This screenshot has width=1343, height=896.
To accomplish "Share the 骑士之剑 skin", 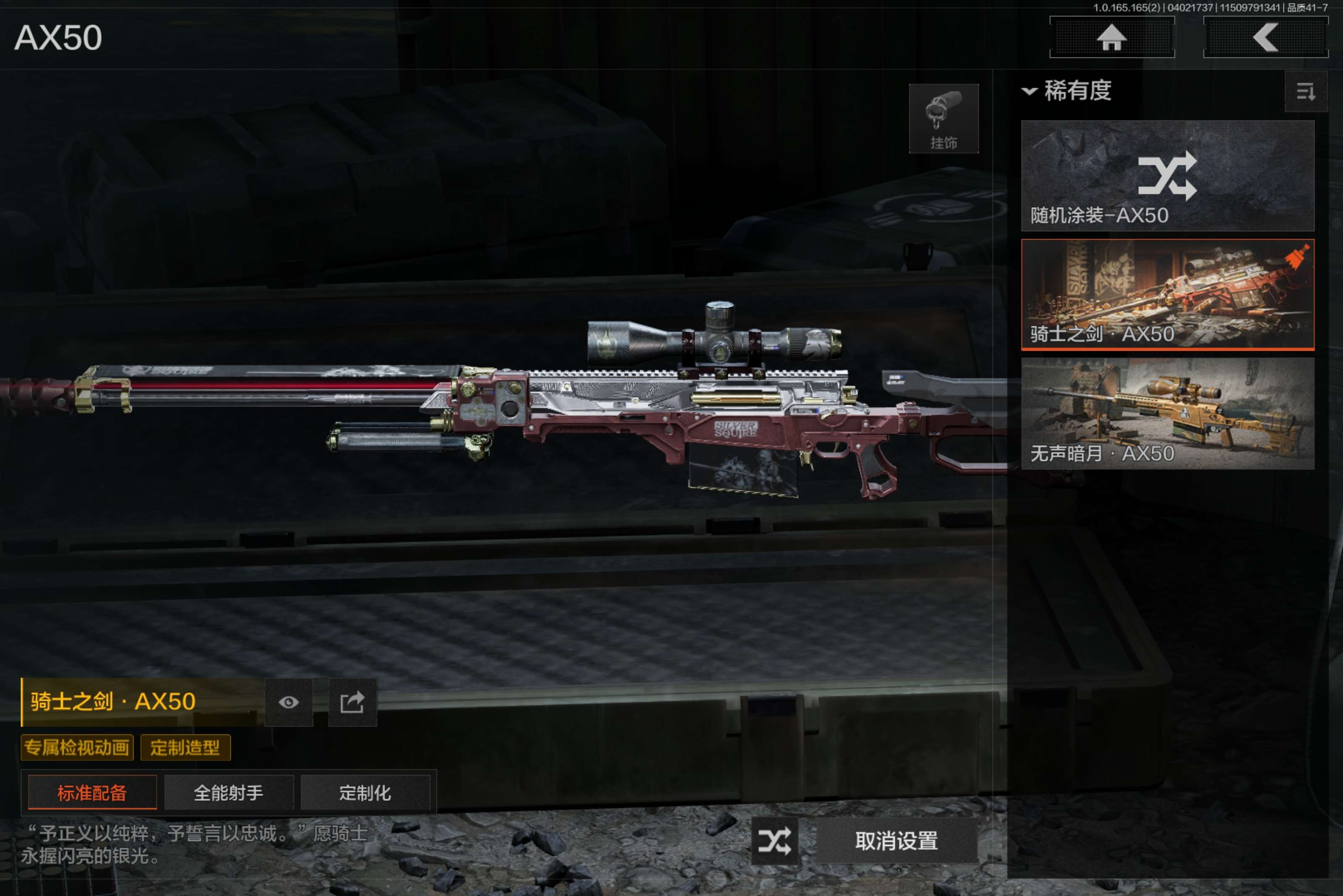I will [x=352, y=702].
